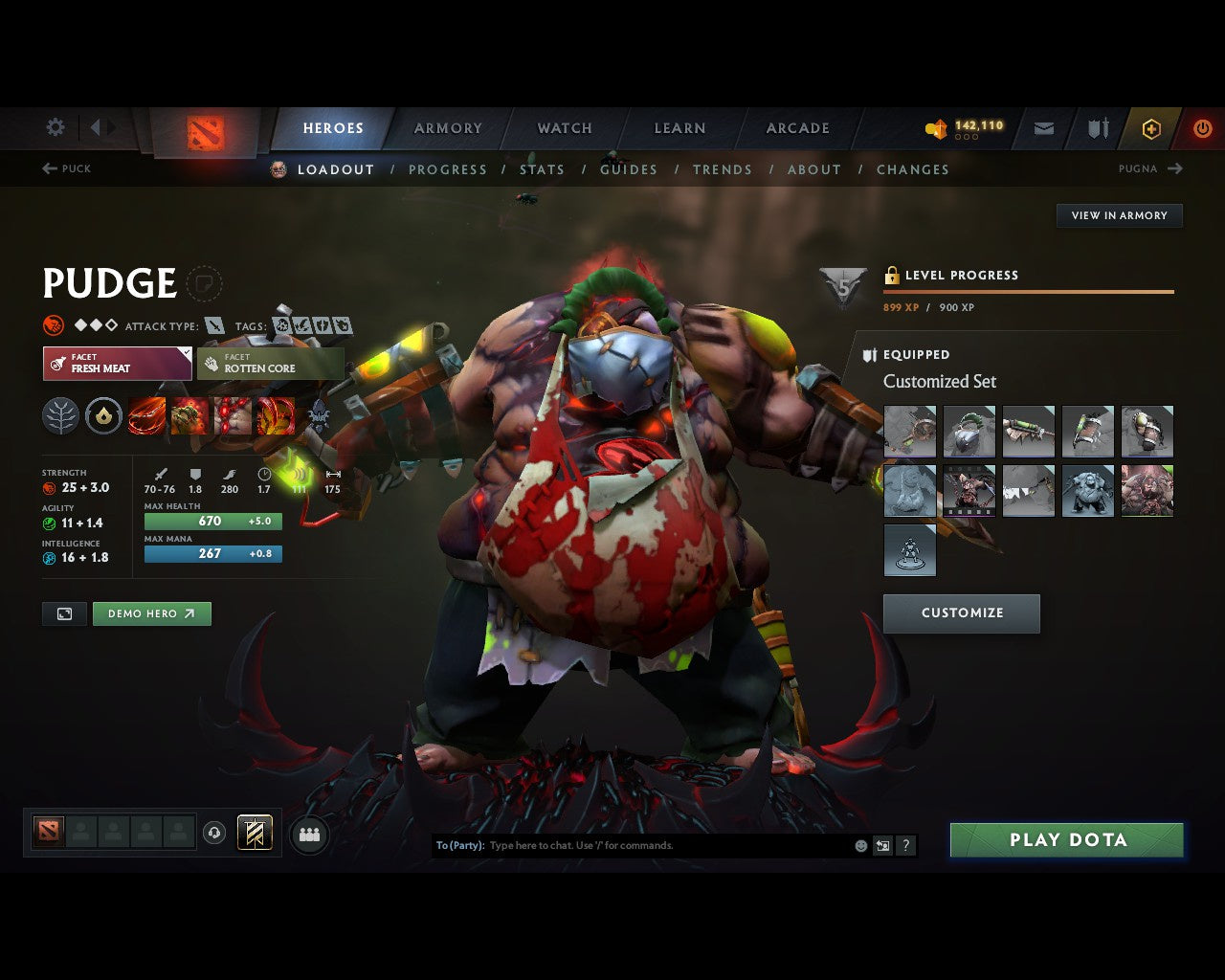Click the Dota Plus hexagon icon
This screenshot has height=980, width=1225.
1151,128
